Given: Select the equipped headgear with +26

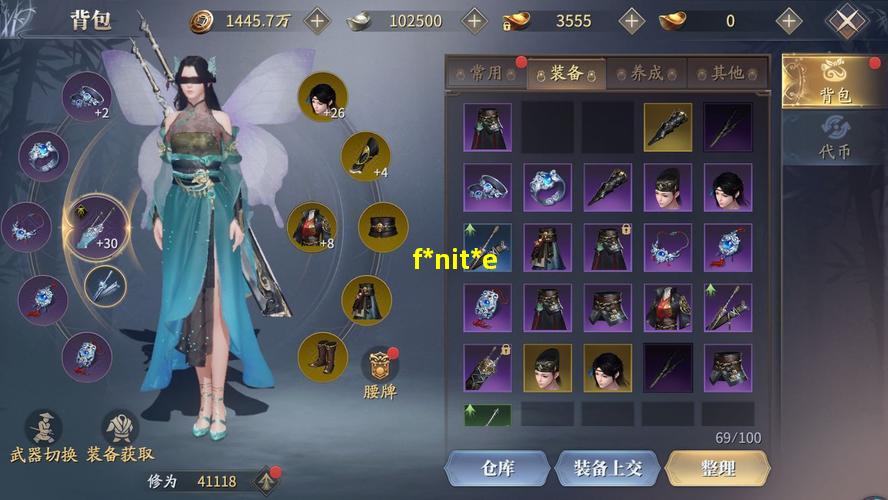Looking at the screenshot, I should [x=322, y=98].
